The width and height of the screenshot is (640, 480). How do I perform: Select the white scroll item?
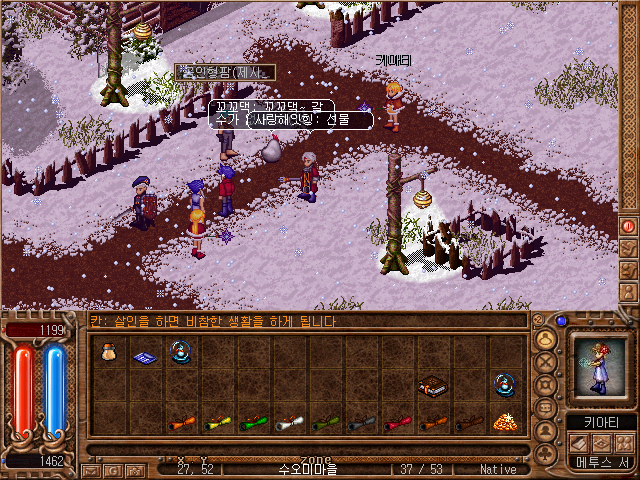pyautogui.click(x=288, y=423)
